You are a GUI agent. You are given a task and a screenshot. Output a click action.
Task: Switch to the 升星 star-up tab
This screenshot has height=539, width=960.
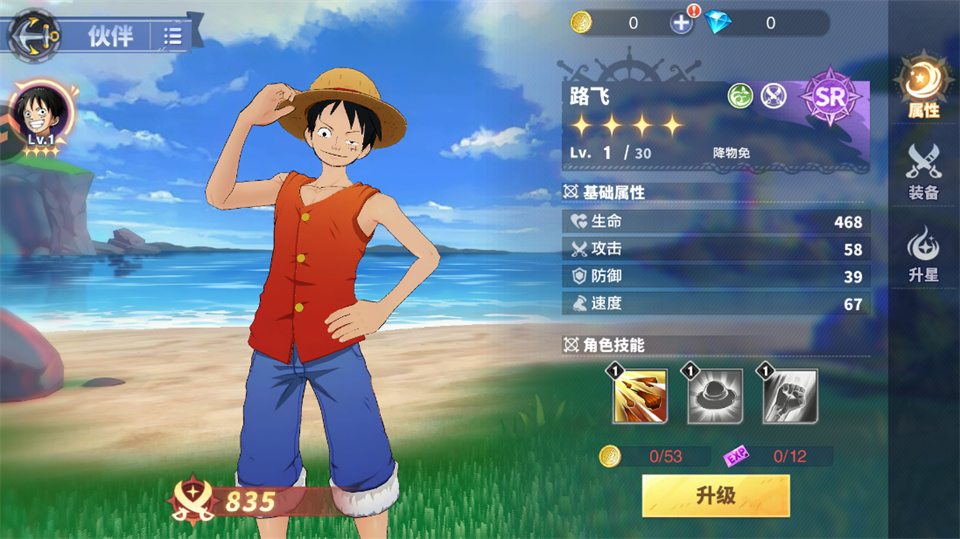922,254
